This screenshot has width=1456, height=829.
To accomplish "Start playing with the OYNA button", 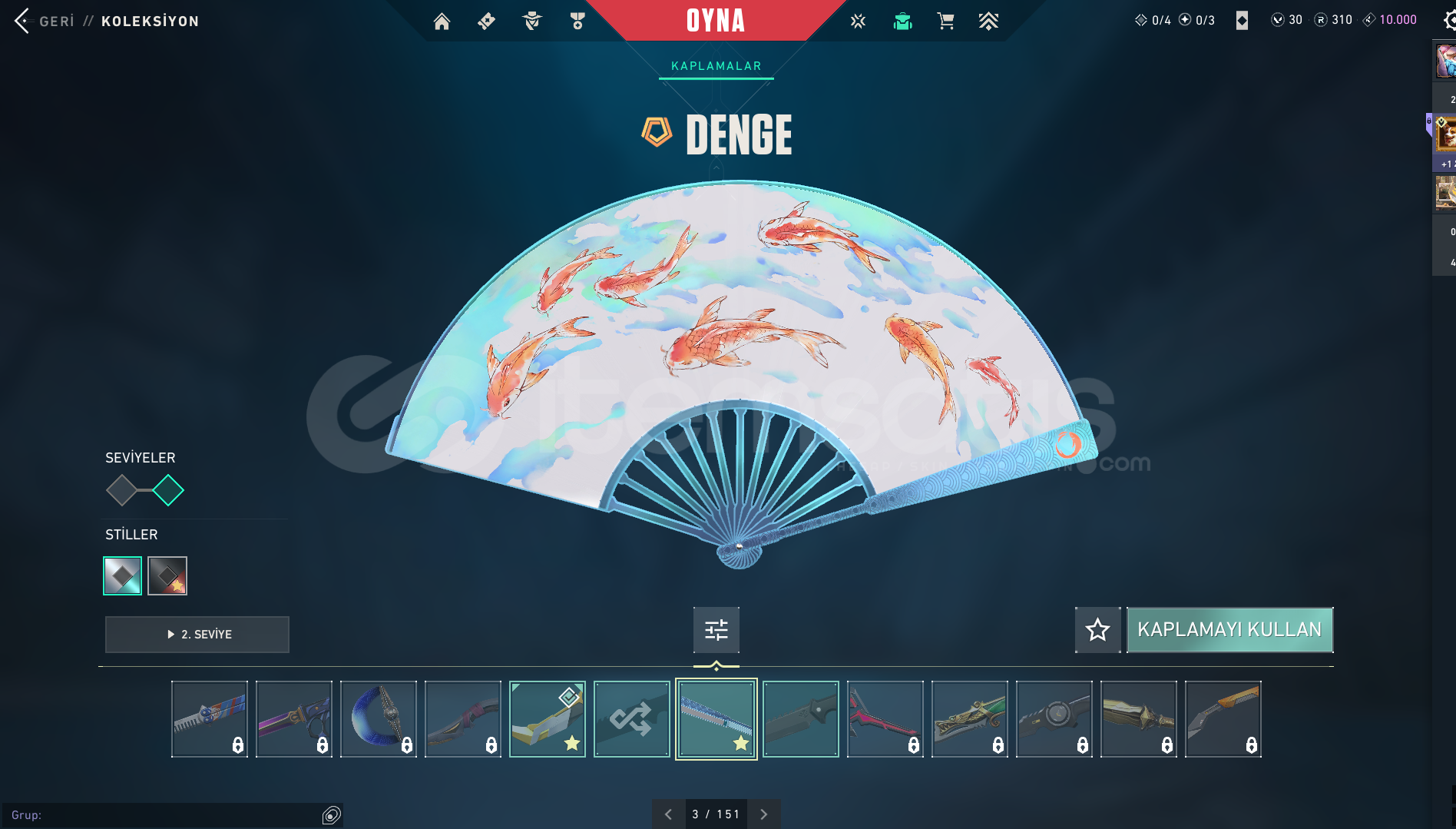I will pyautogui.click(x=715, y=21).
